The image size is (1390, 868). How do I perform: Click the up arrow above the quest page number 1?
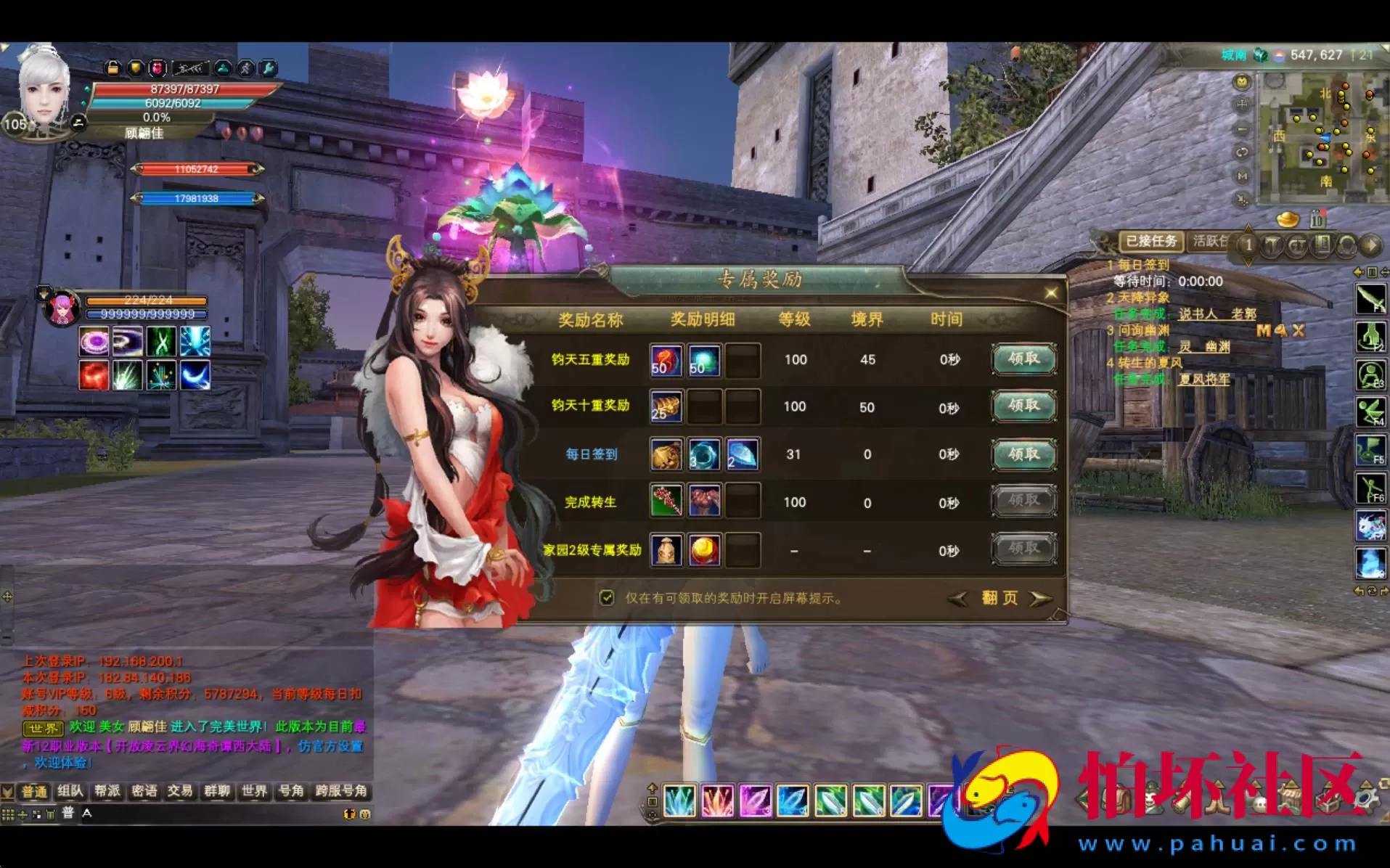click(1248, 229)
